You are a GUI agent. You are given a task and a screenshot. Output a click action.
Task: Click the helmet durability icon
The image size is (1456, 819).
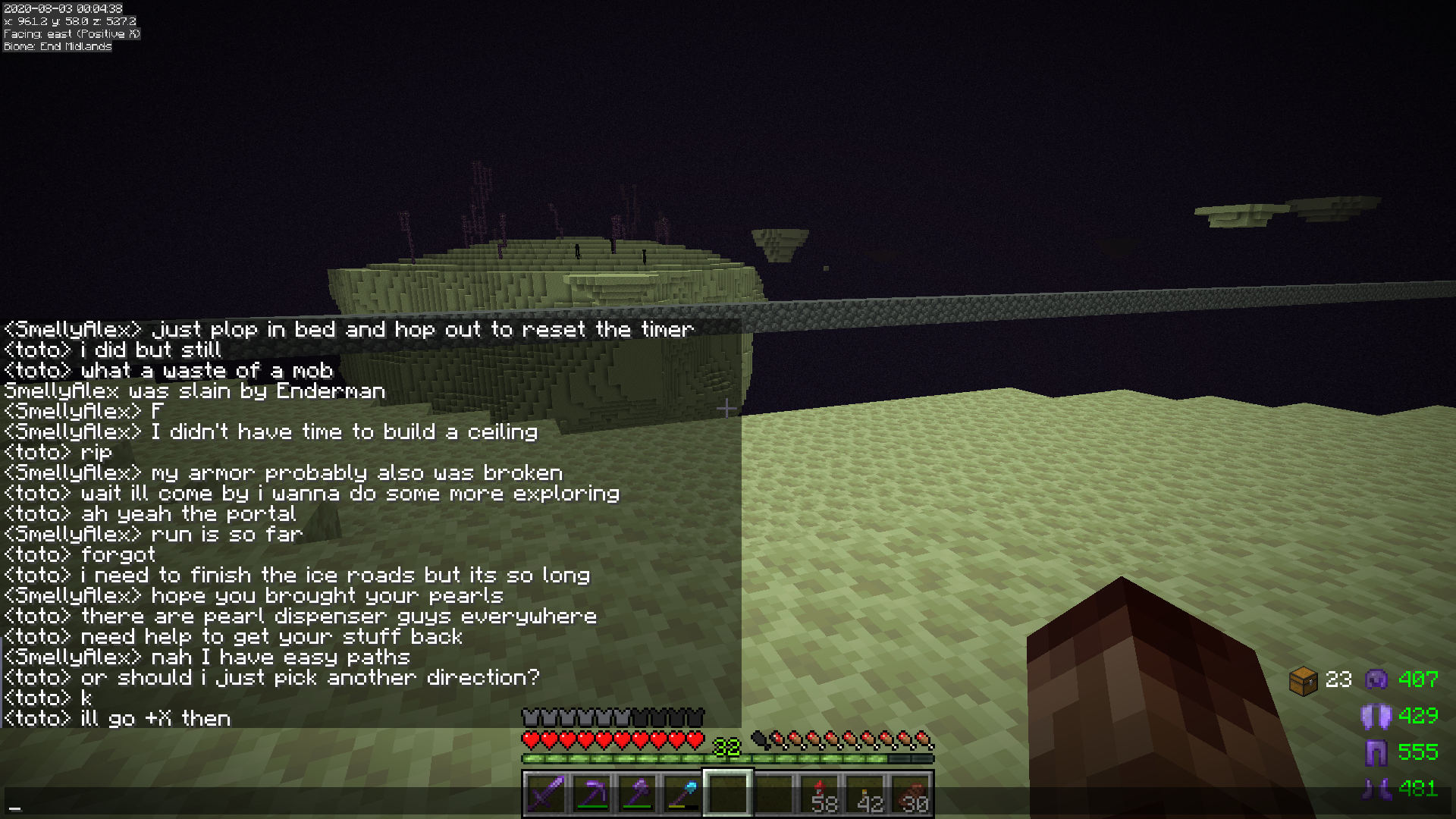click(1376, 679)
